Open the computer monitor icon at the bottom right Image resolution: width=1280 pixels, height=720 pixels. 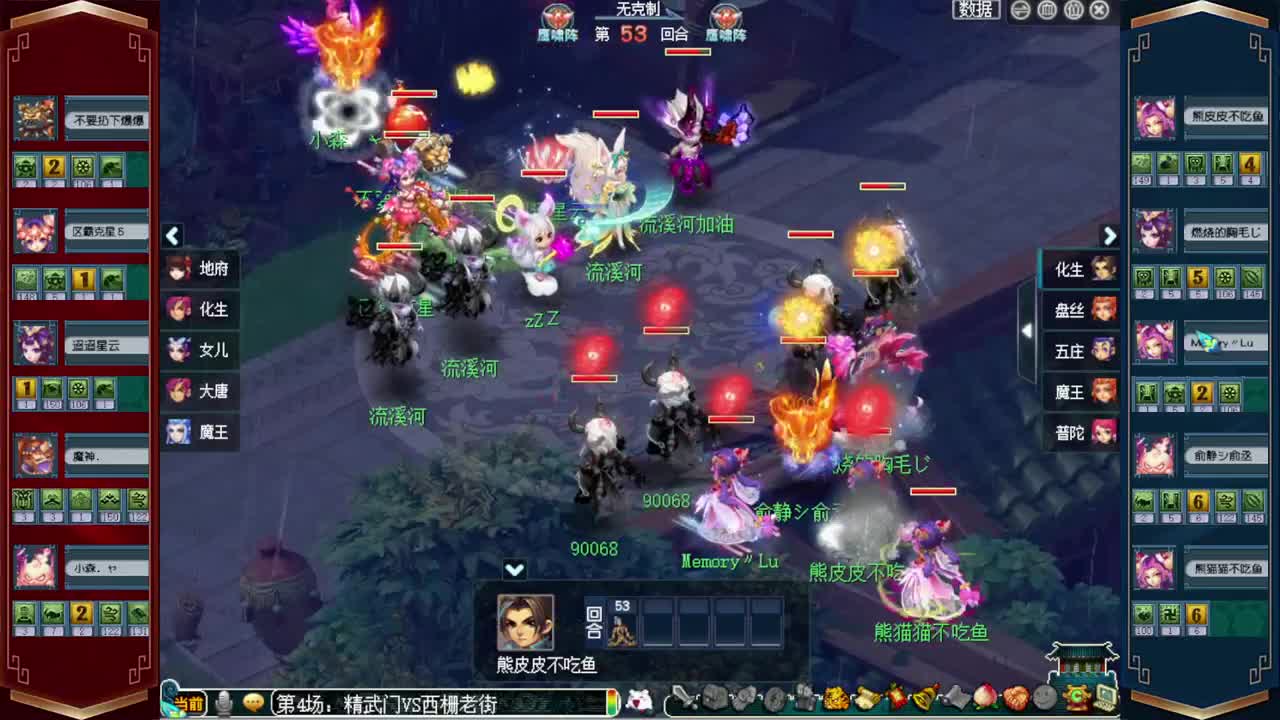(1106, 698)
